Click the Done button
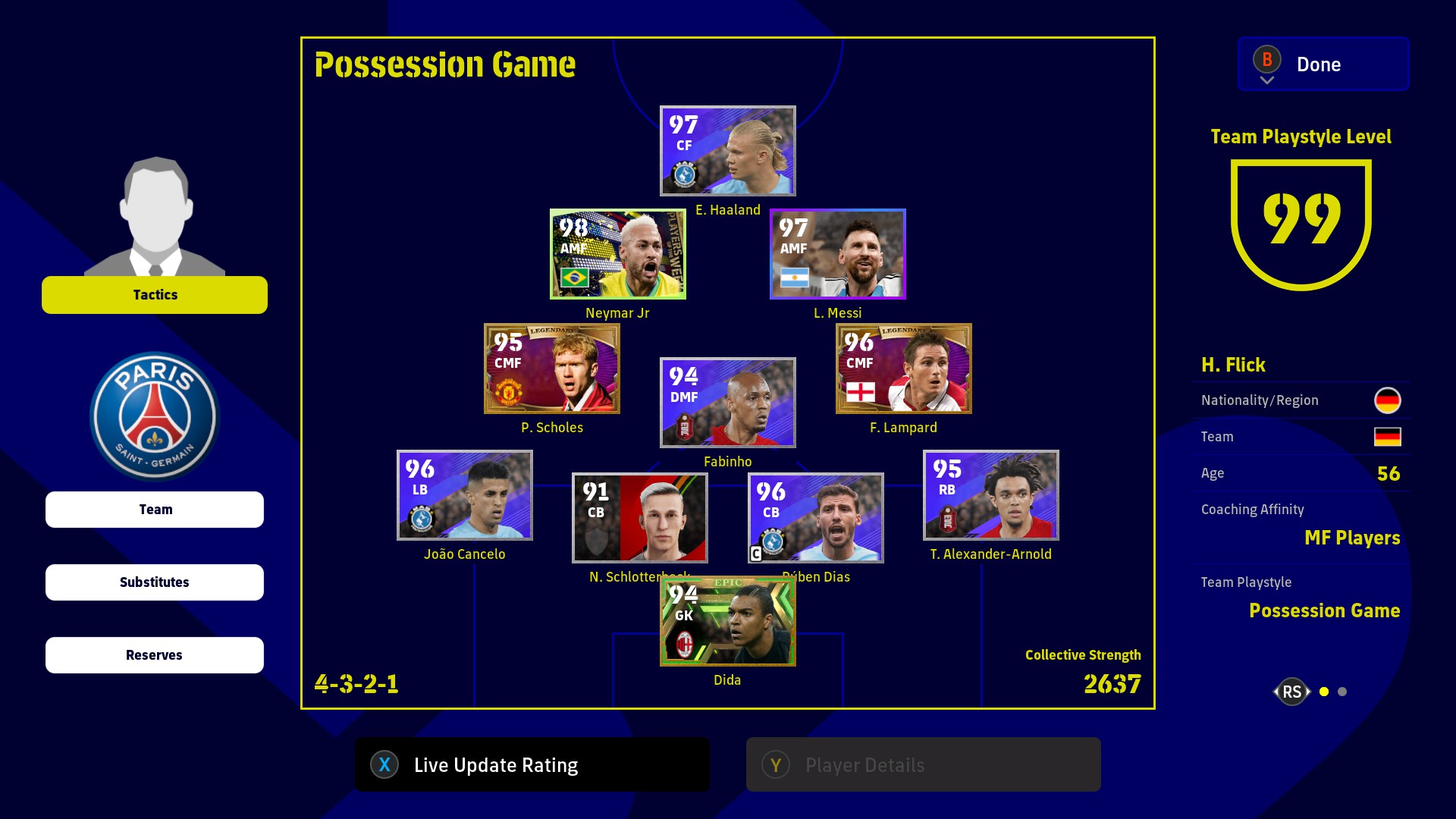Image resolution: width=1456 pixels, height=819 pixels. tap(1323, 64)
